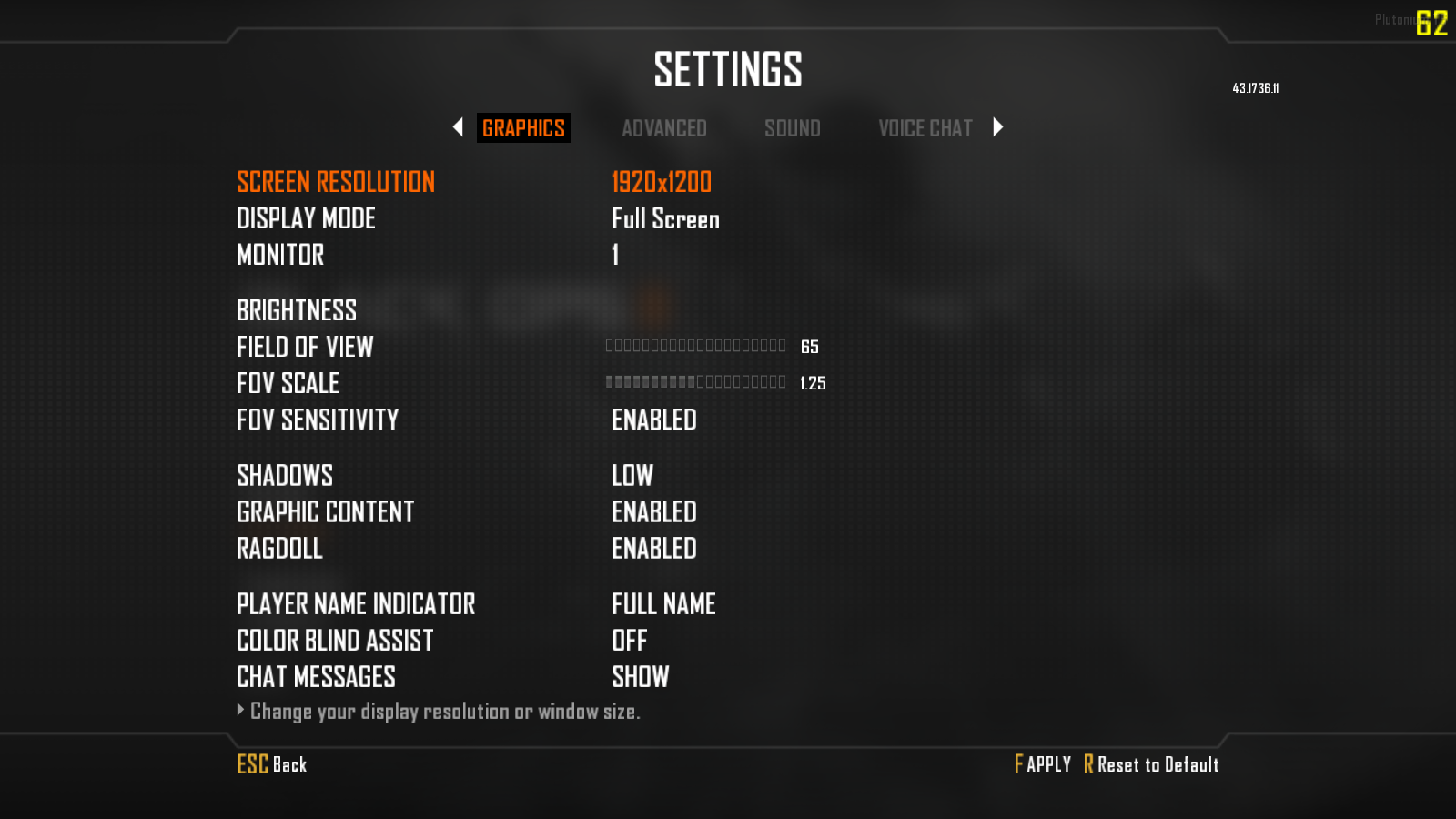Toggle the Ragdoll setting

[x=653, y=549]
